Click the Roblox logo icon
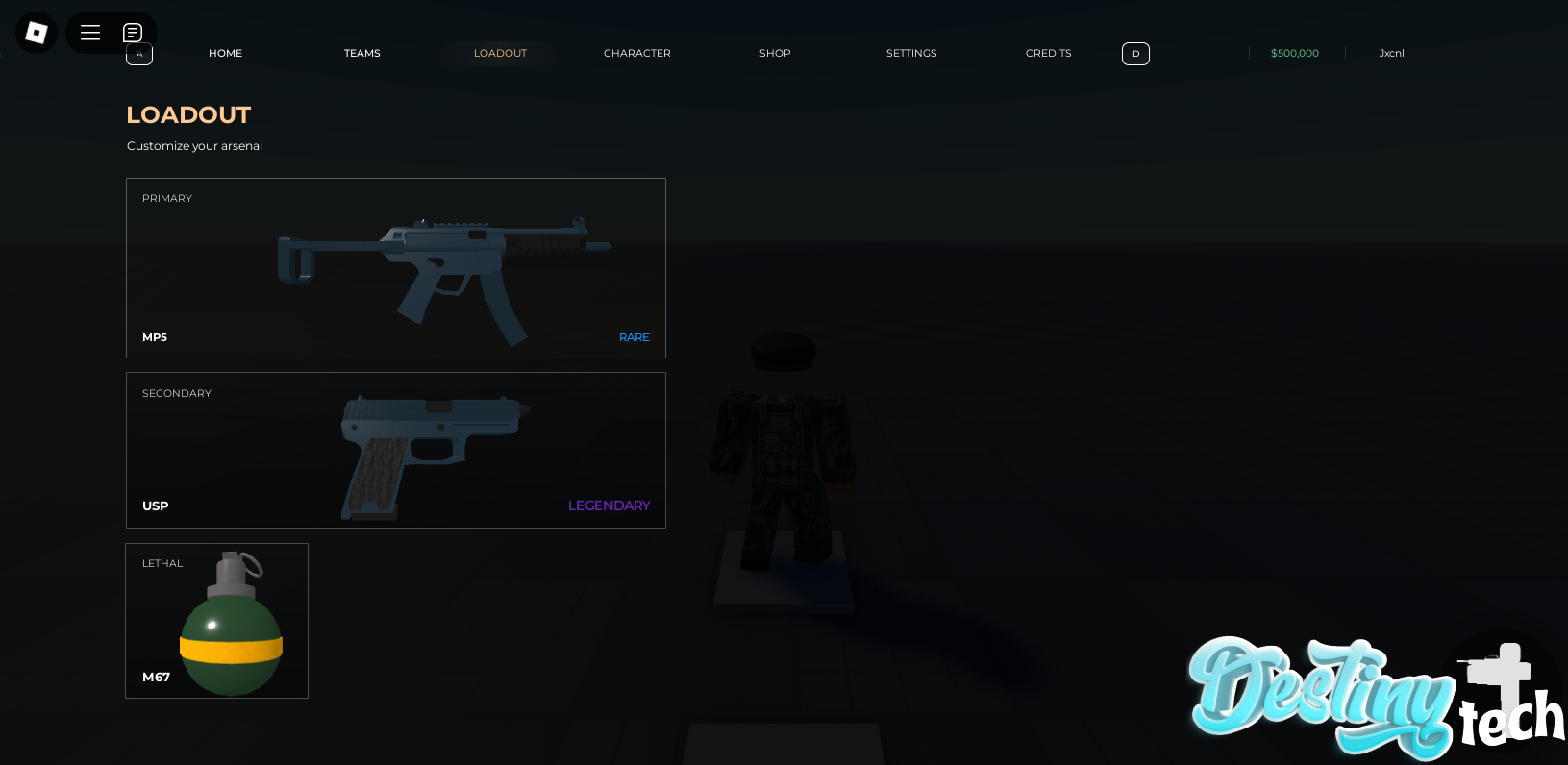The image size is (1568, 765). click(36, 32)
